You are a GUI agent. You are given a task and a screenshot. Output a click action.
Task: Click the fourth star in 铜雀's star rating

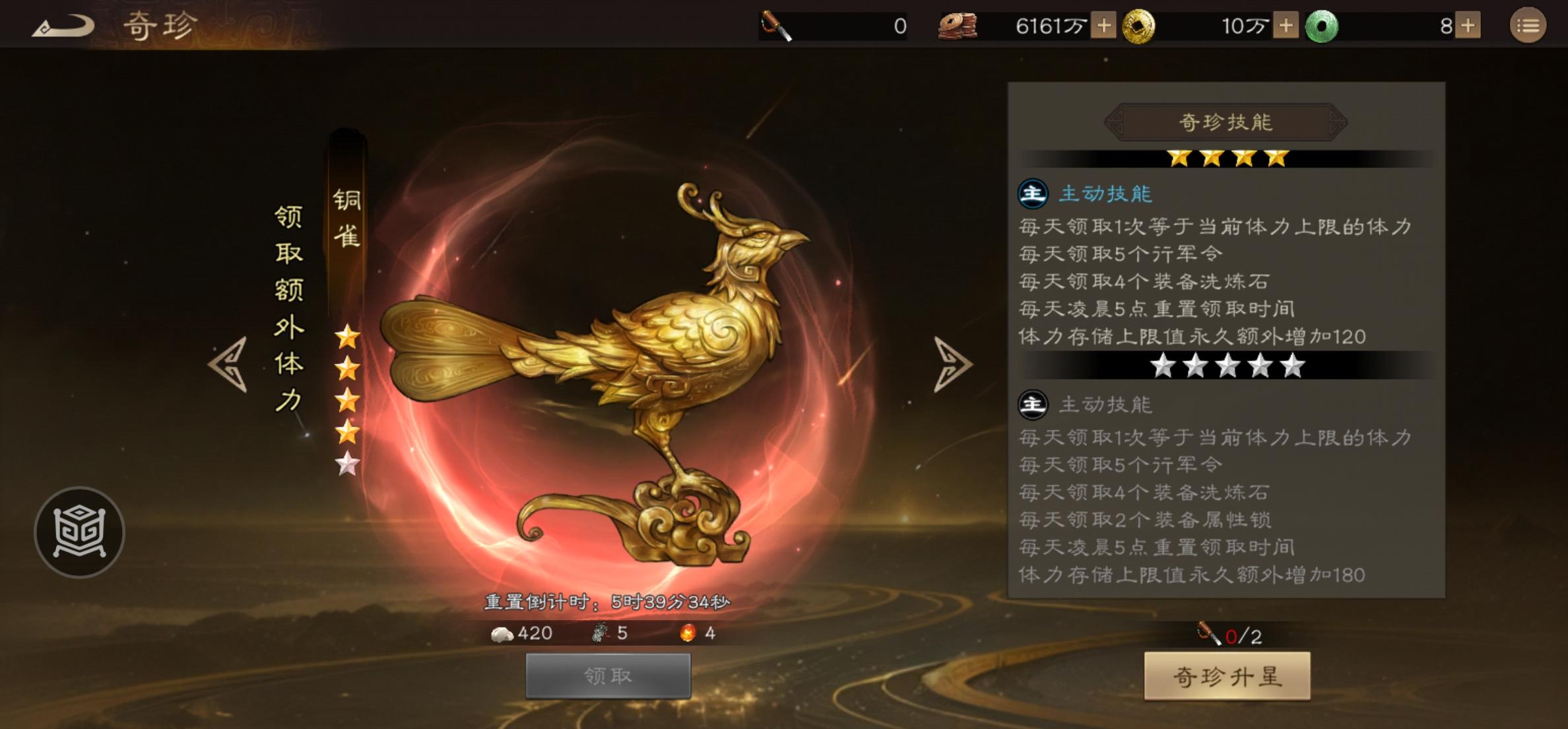click(348, 431)
